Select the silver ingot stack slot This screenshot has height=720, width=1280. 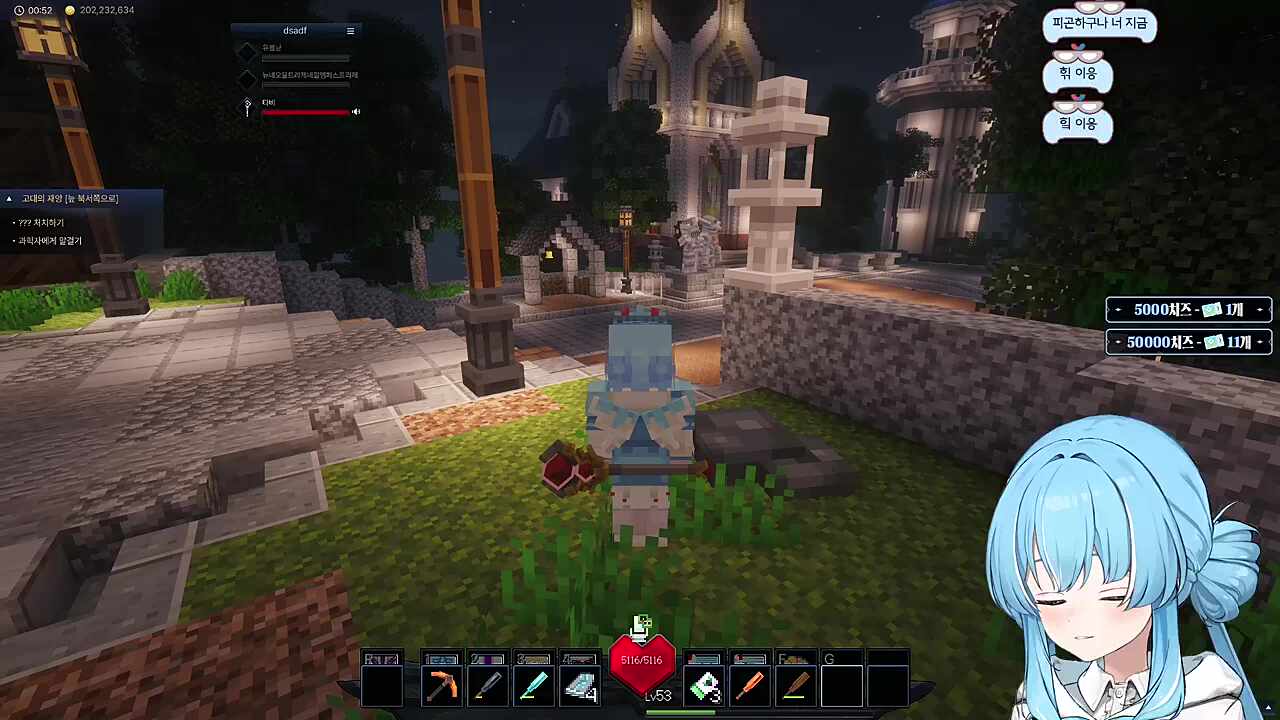coord(579,687)
